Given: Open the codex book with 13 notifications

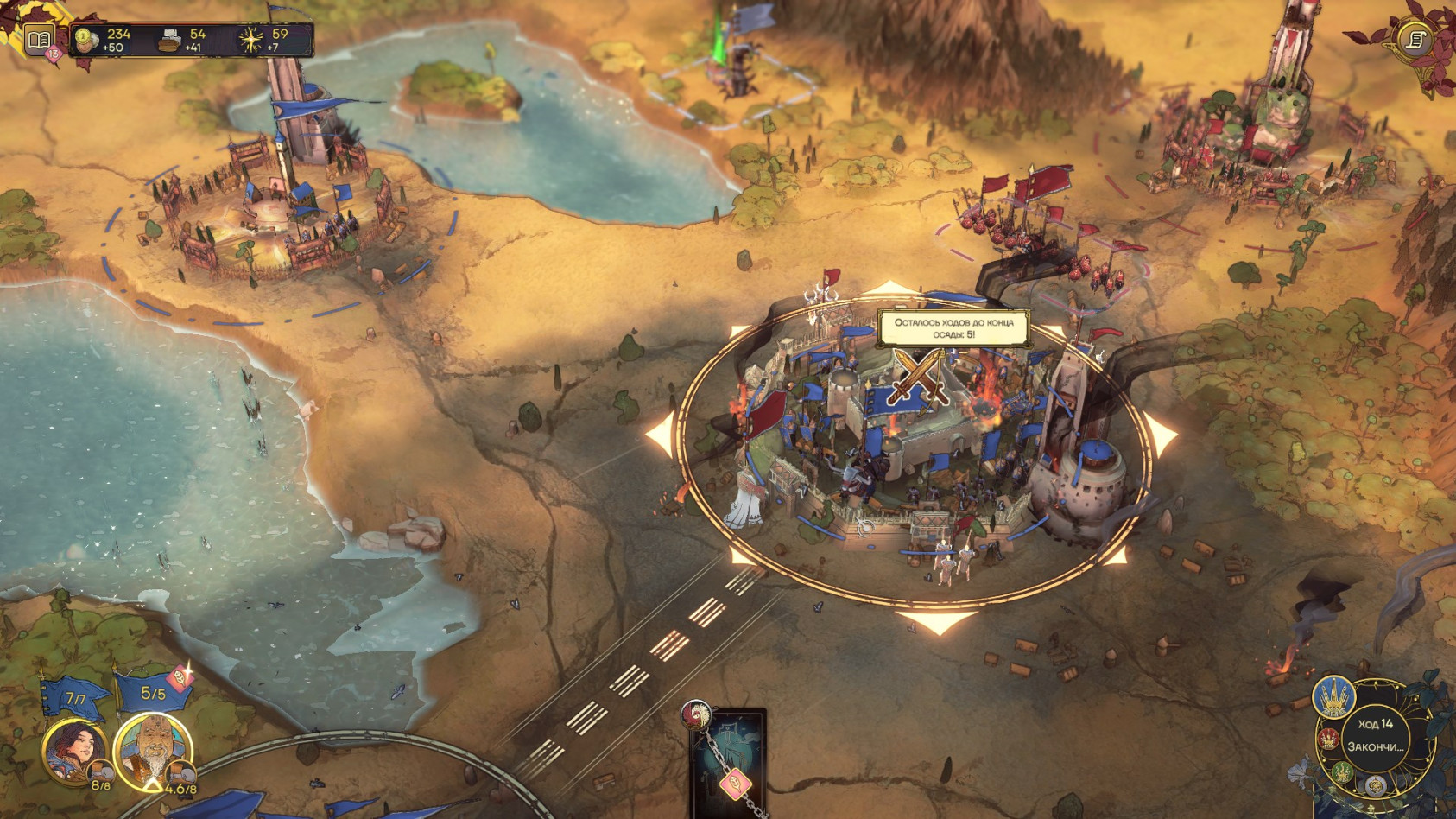Looking at the screenshot, I should pyautogui.click(x=39, y=40).
